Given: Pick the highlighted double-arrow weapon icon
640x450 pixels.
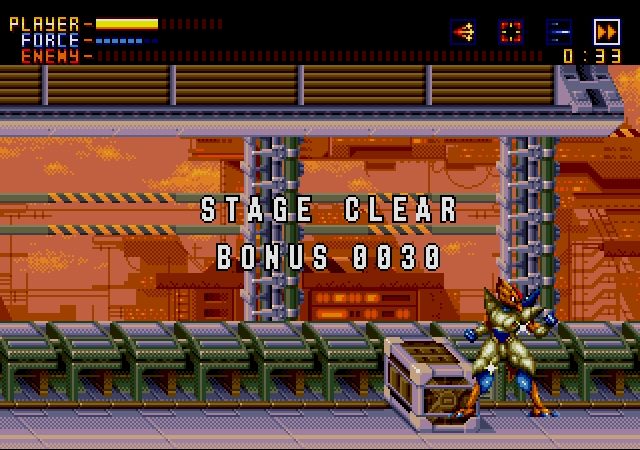Looking at the screenshot, I should (x=607, y=31).
